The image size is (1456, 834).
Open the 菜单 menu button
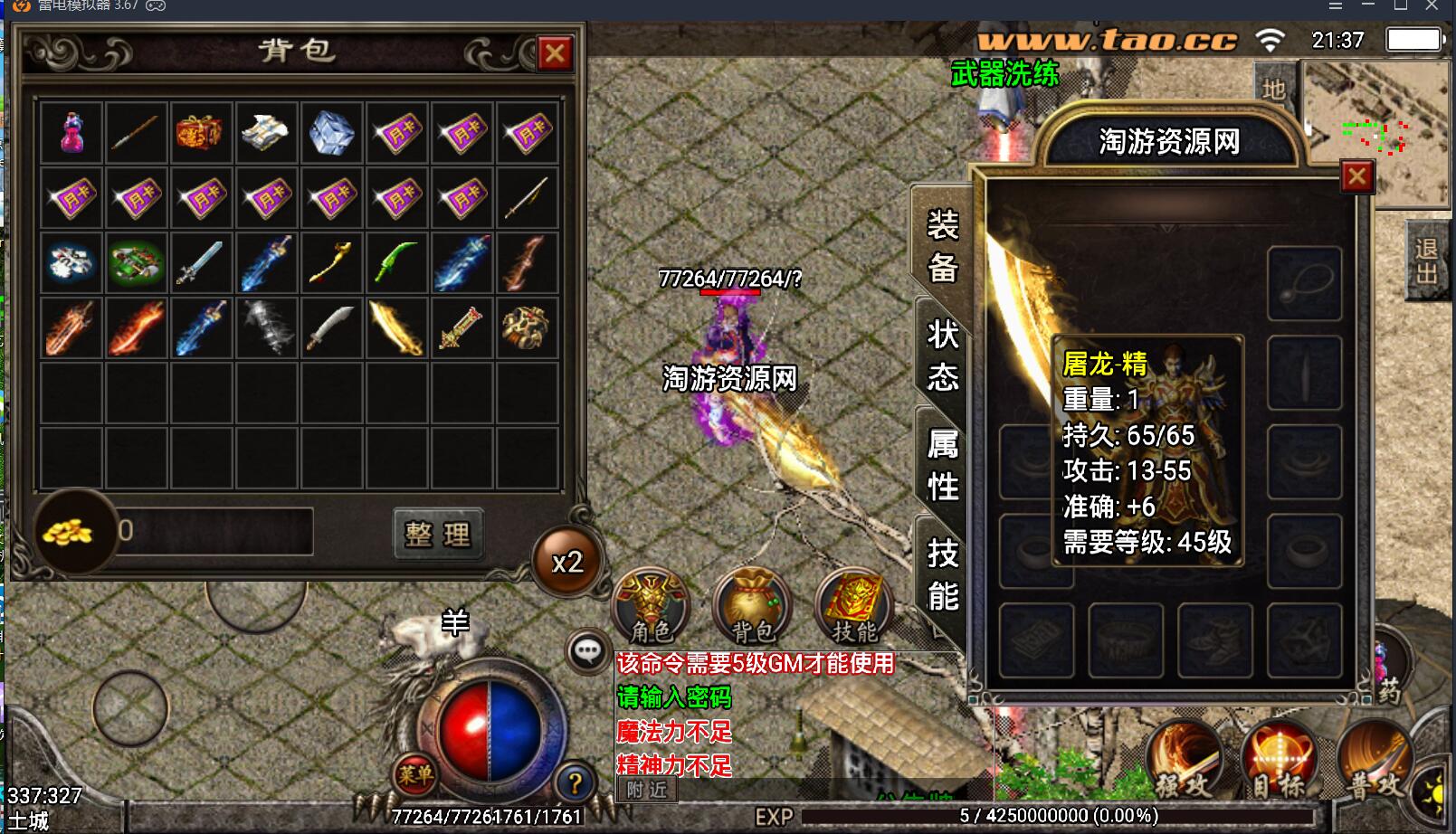point(415,774)
